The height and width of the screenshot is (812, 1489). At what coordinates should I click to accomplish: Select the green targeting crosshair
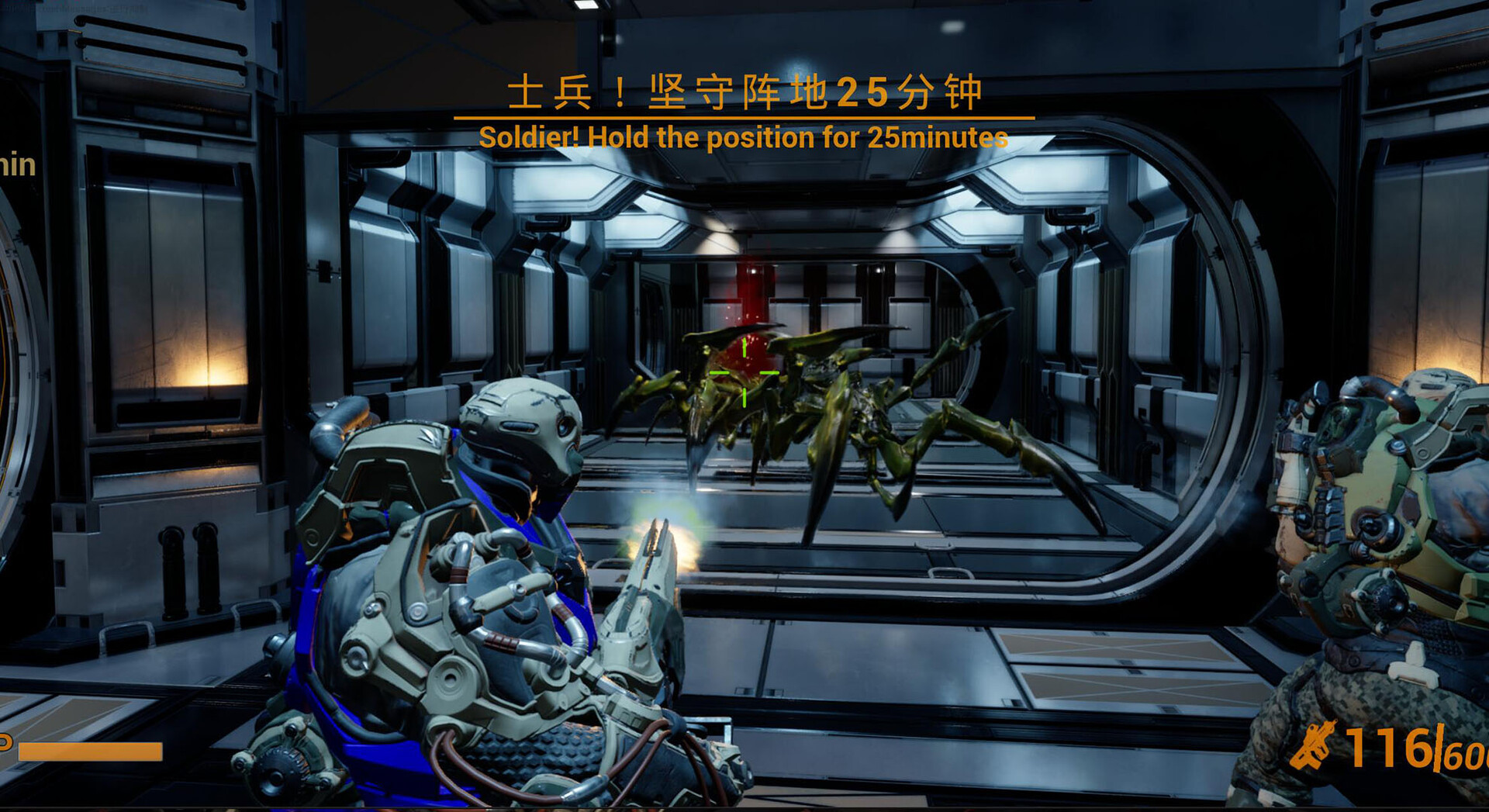743,373
